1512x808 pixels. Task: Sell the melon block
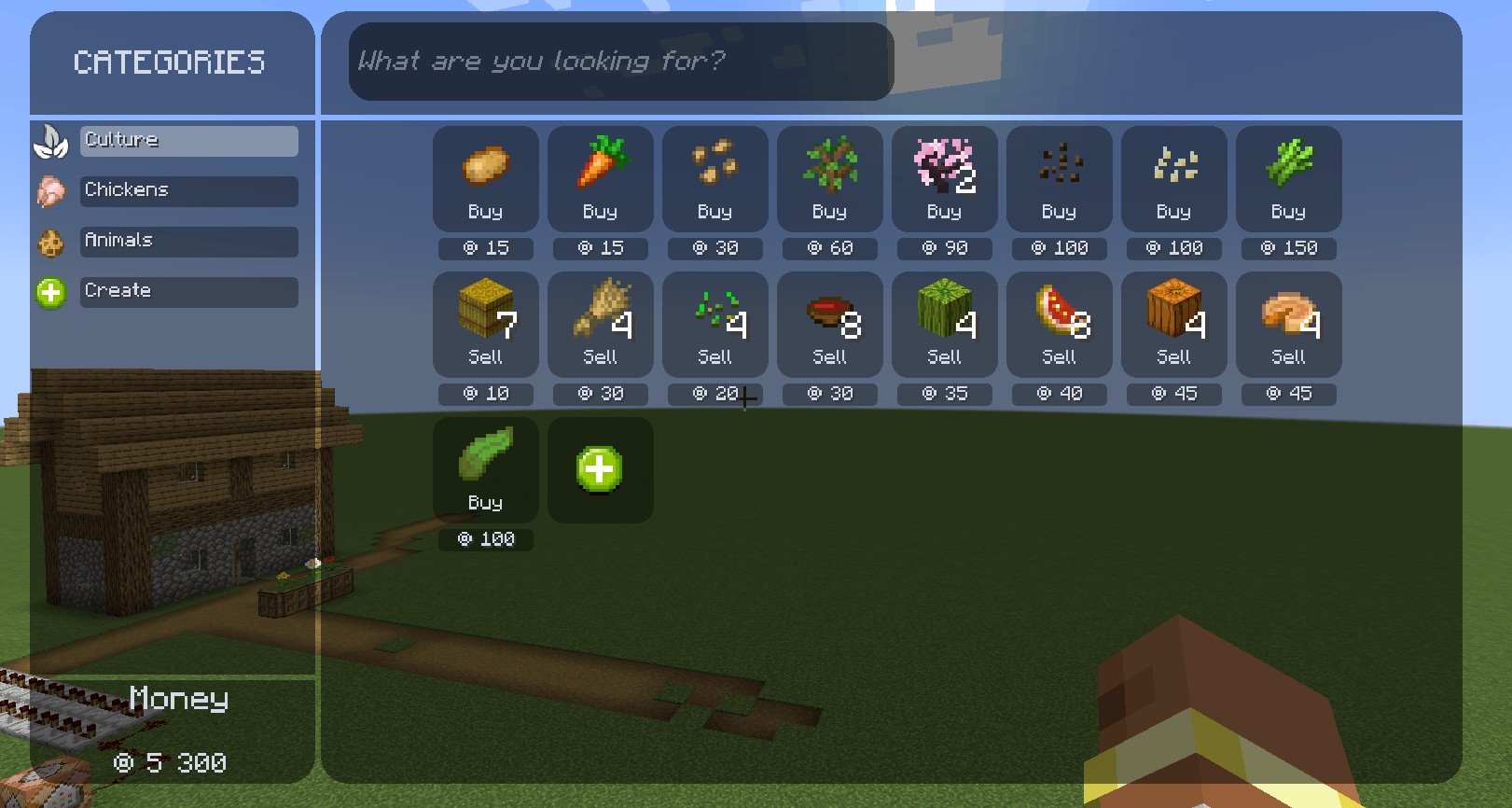pyautogui.click(x=944, y=325)
